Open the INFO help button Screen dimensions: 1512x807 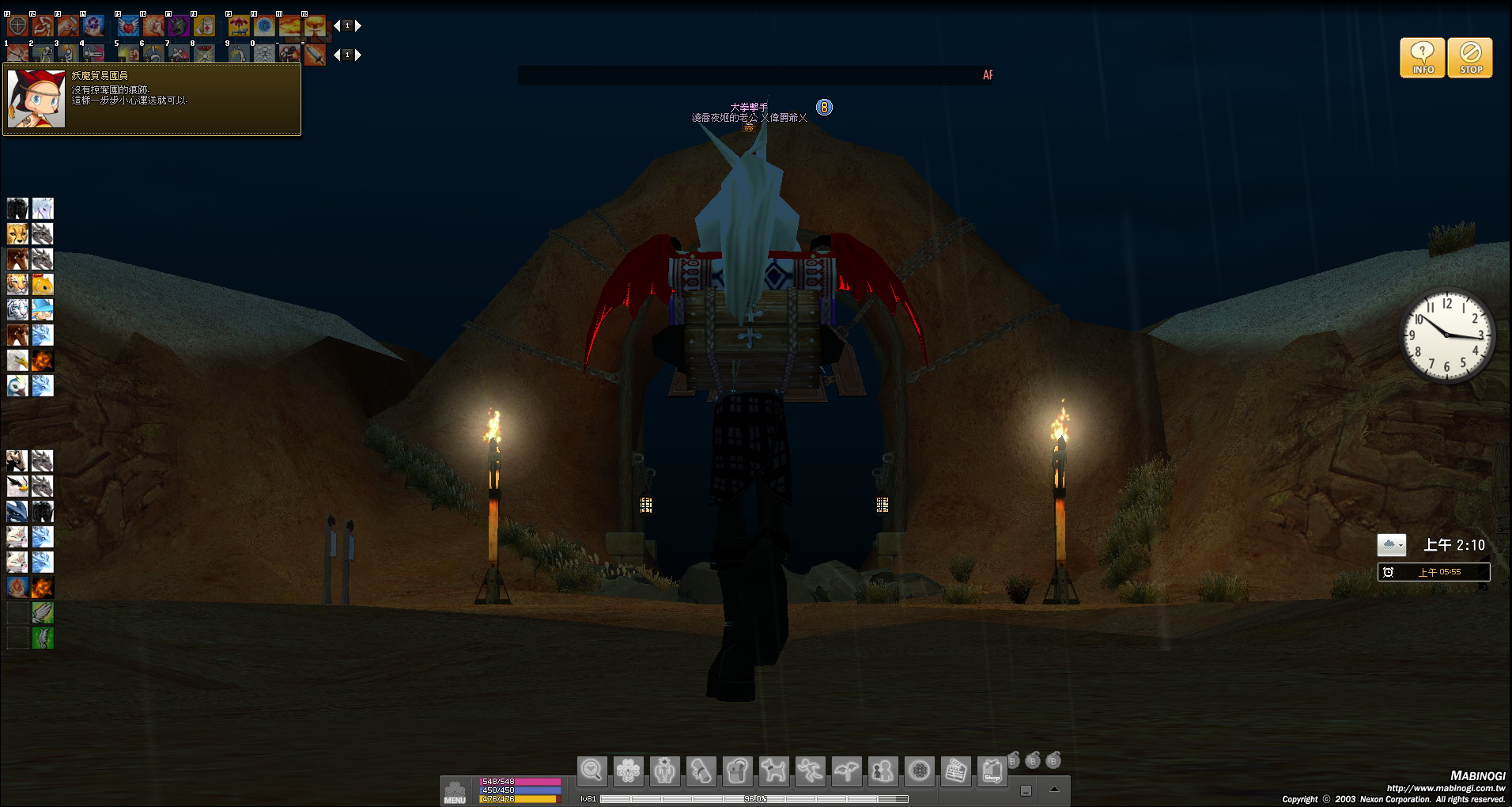point(1422,58)
